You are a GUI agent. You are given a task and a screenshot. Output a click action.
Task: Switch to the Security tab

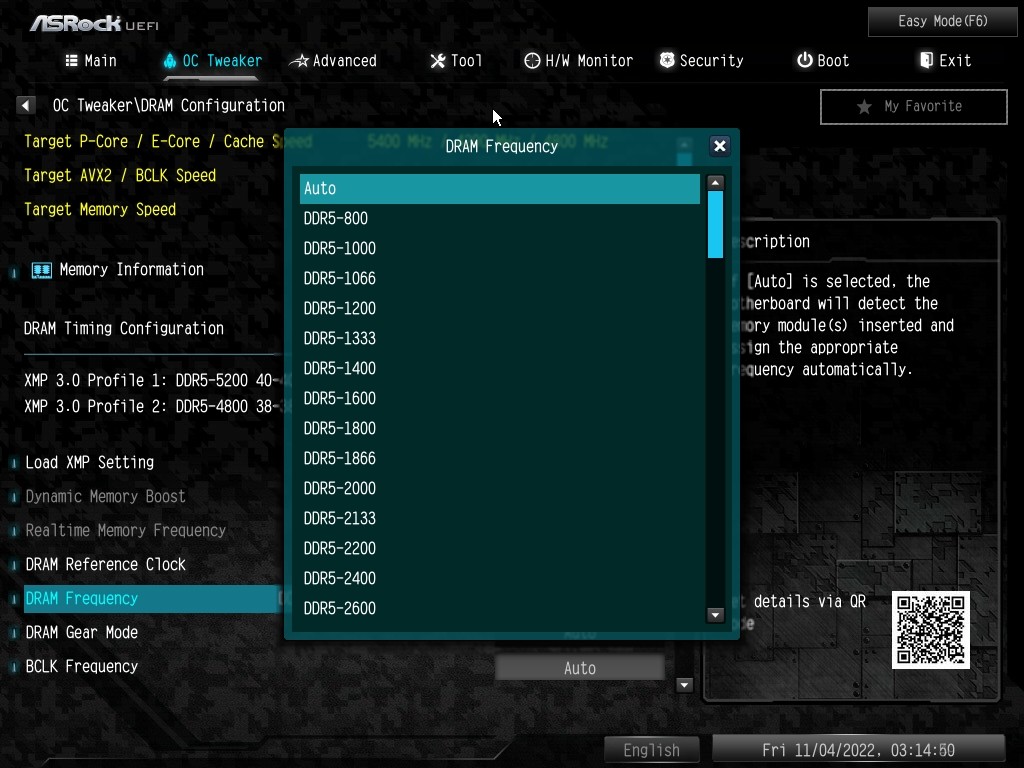(701, 61)
